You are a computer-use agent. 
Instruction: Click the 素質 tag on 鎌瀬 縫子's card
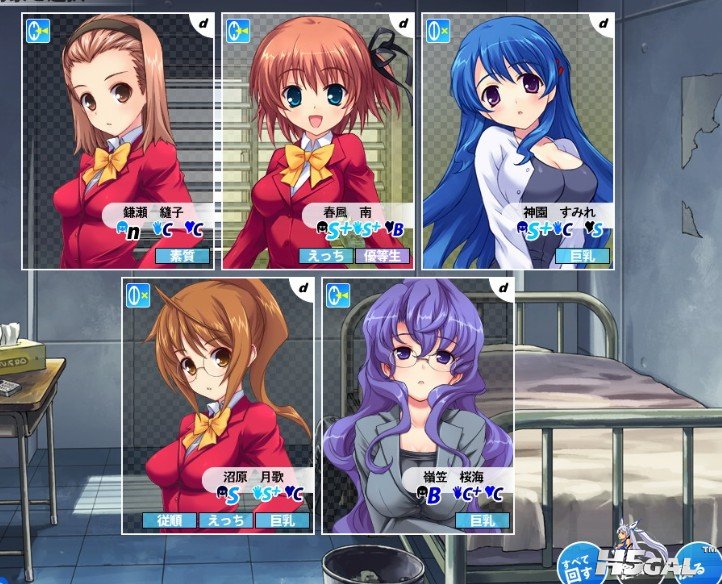click(182, 255)
